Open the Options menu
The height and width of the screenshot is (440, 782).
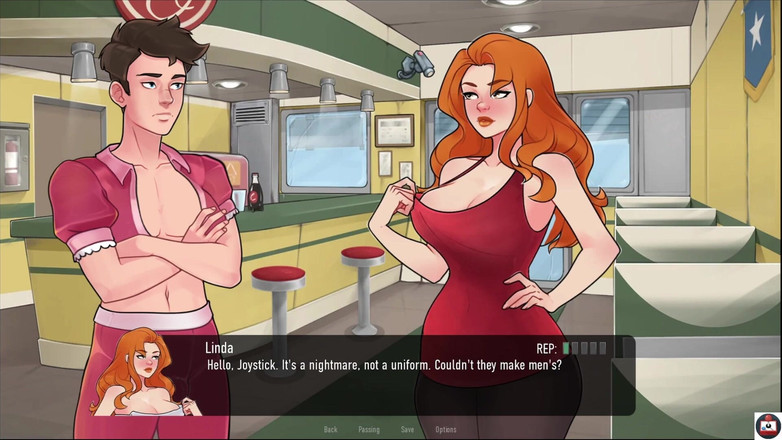[446, 429]
